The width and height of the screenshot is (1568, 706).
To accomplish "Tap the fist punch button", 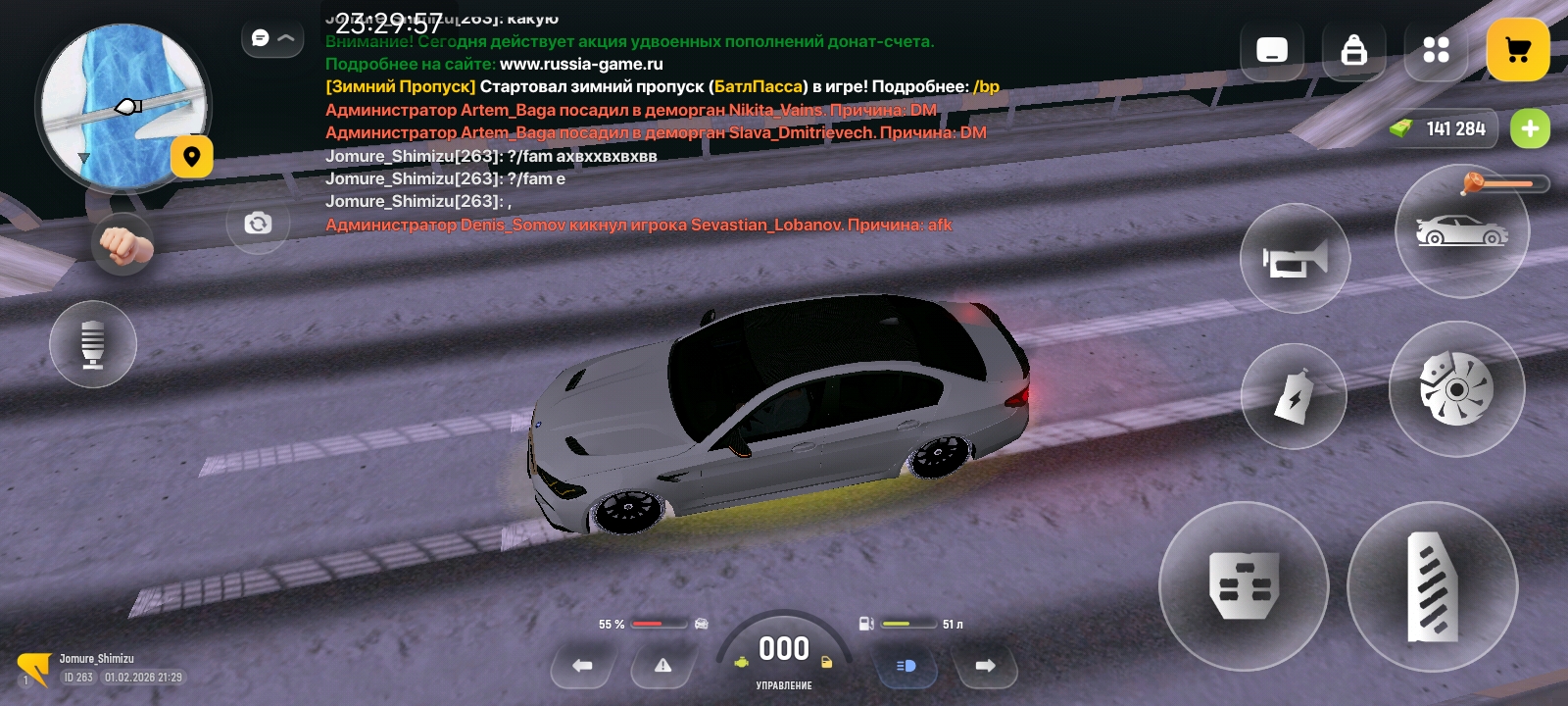I will pyautogui.click(x=123, y=244).
